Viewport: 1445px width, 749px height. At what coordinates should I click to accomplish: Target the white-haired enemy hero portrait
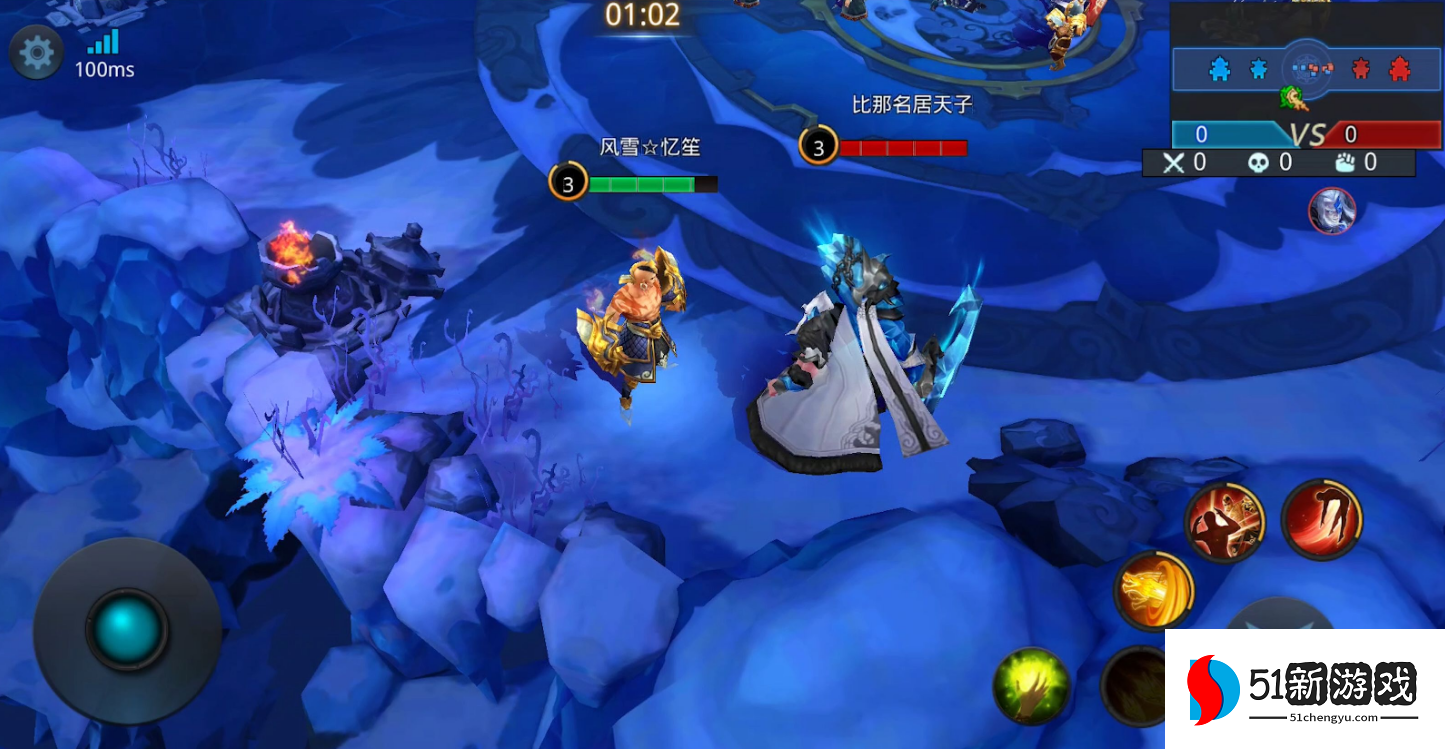1332,211
